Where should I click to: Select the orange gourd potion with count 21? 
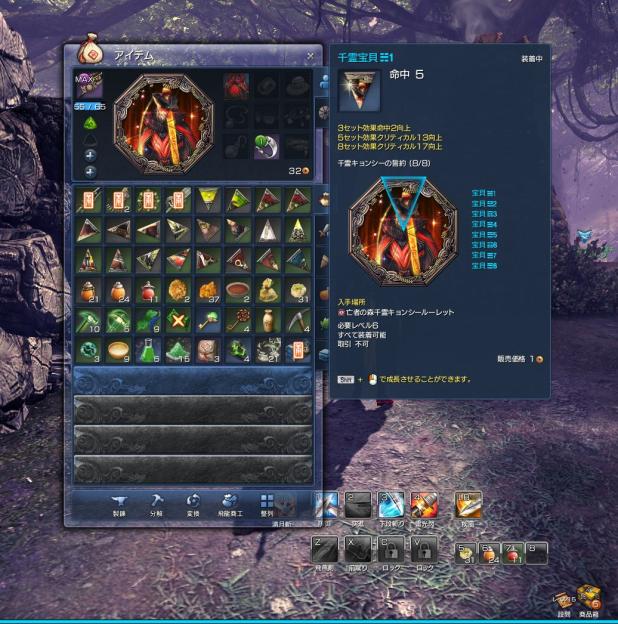(88, 290)
